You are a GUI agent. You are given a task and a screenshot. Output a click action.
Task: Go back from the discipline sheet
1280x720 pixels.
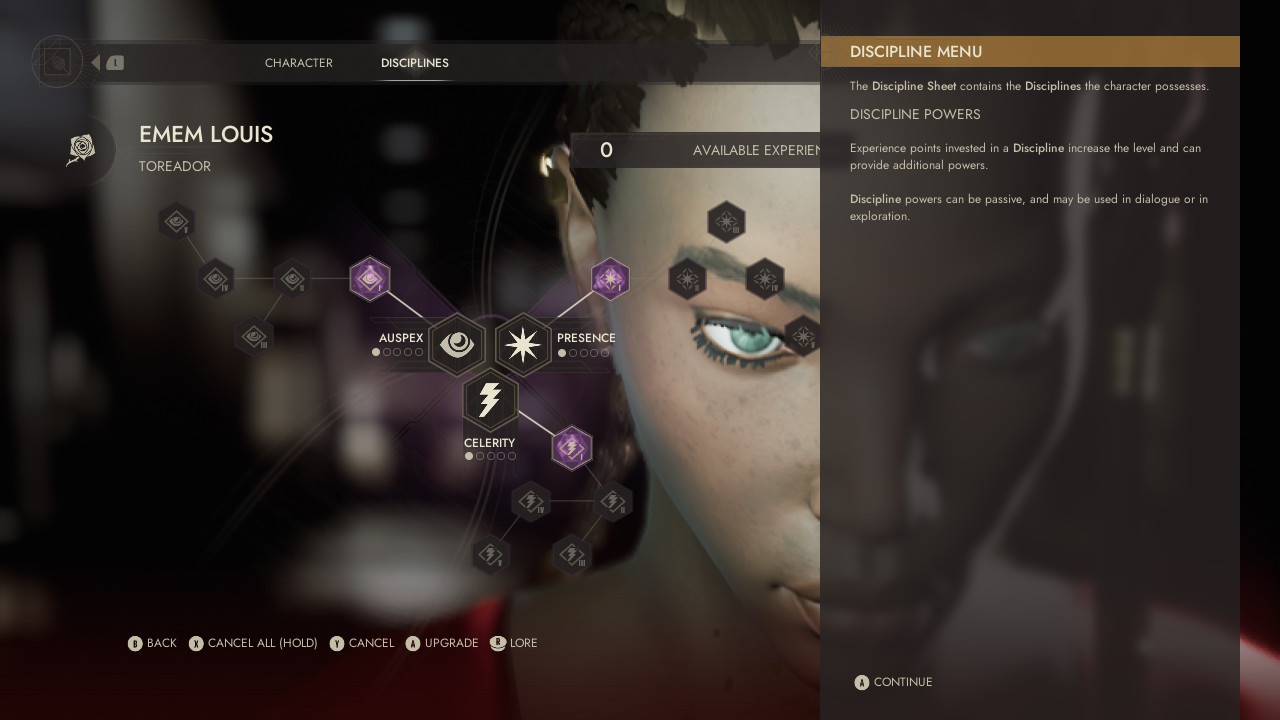(152, 643)
